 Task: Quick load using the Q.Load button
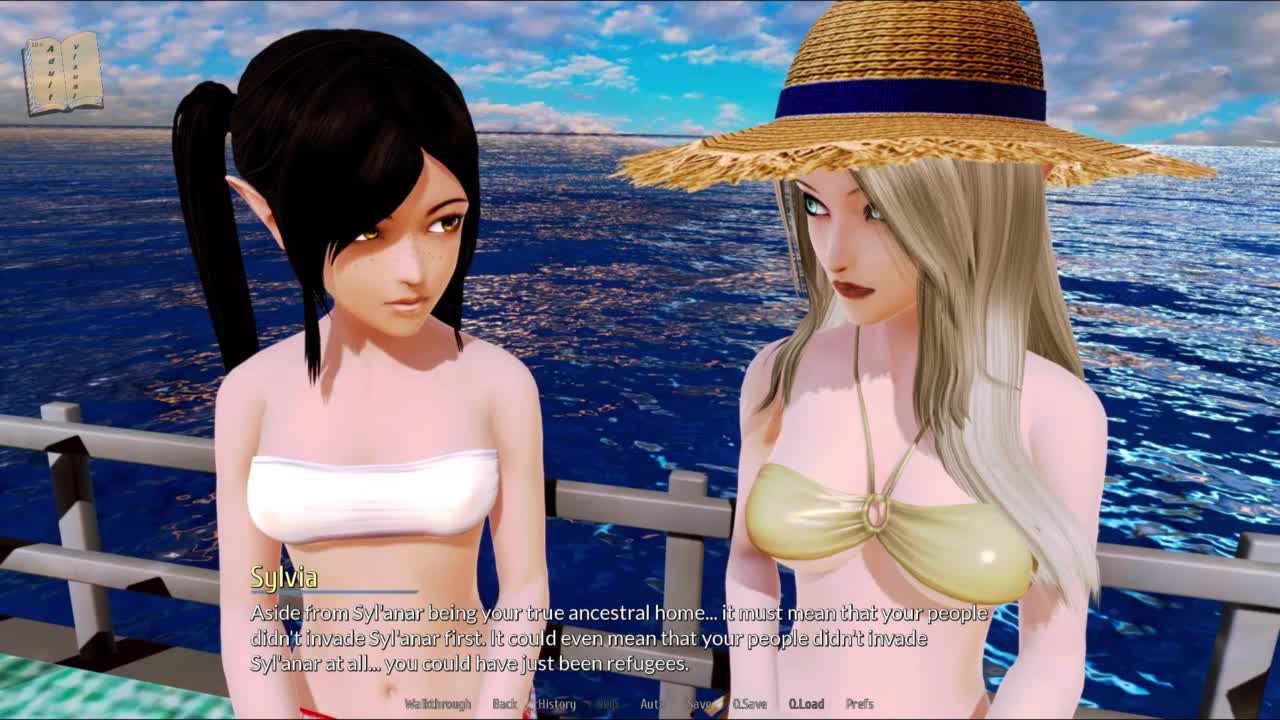[x=806, y=704]
